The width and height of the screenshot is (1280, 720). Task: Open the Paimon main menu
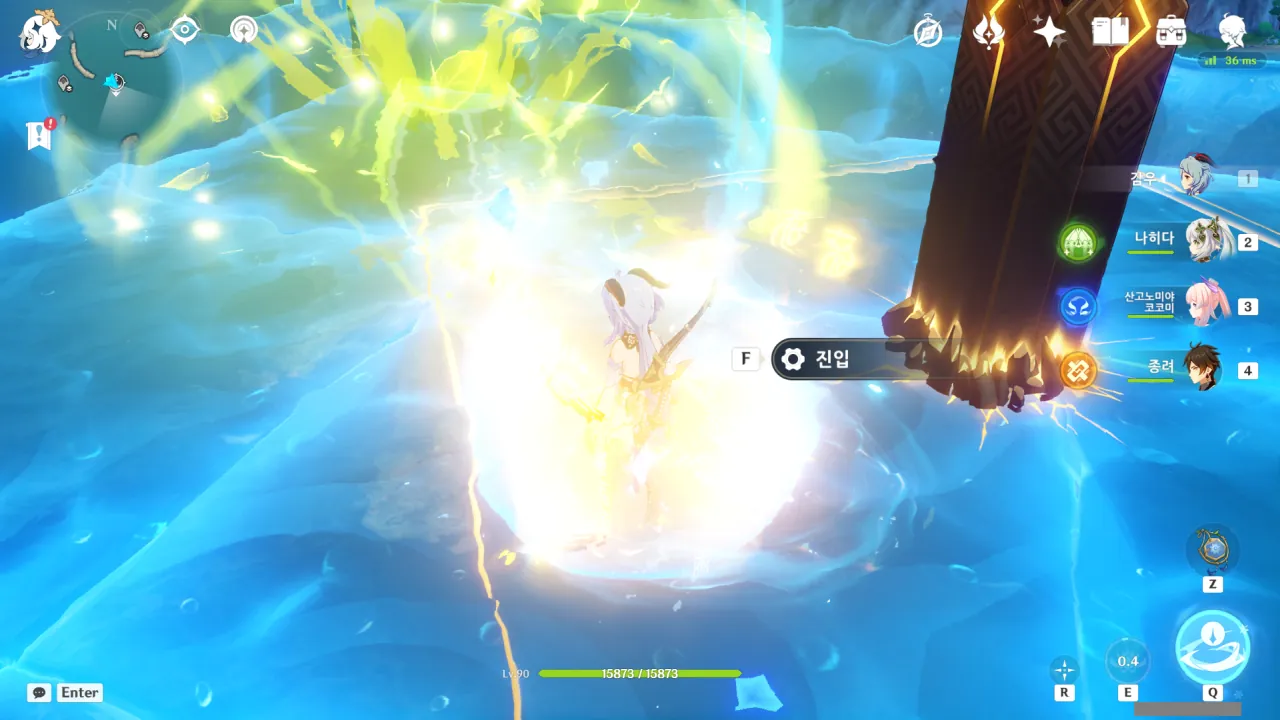pos(41,32)
